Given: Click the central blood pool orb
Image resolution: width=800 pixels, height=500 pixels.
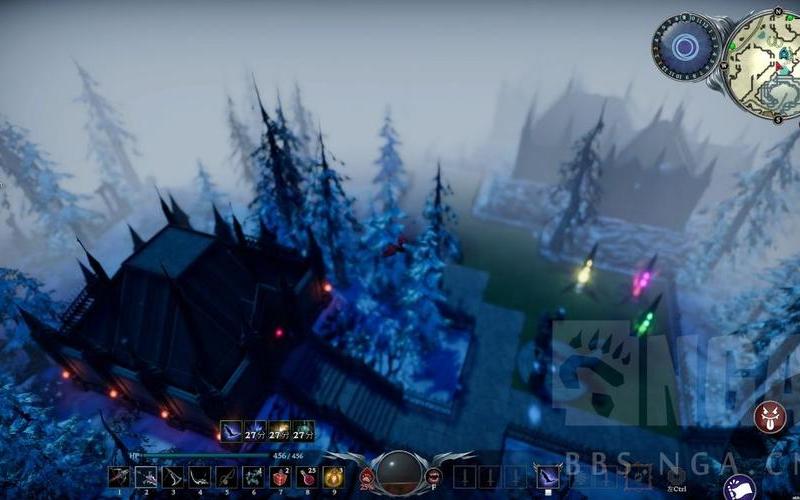Looking at the screenshot, I should (x=400, y=472).
